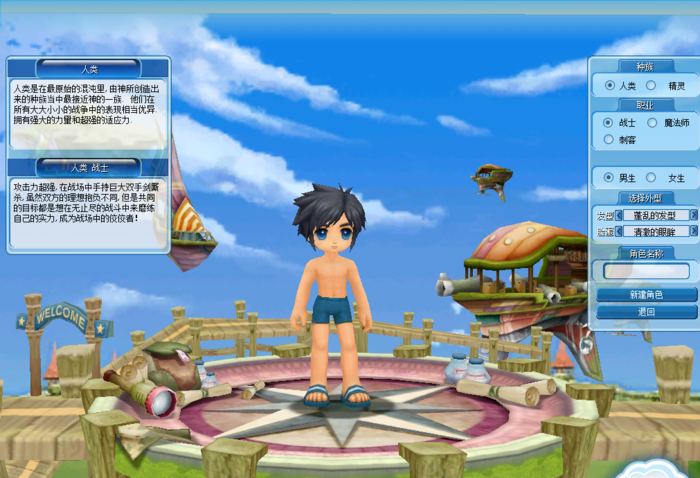
Task: Pick the 战士 (Warrior) class
Action: [x=610, y=122]
